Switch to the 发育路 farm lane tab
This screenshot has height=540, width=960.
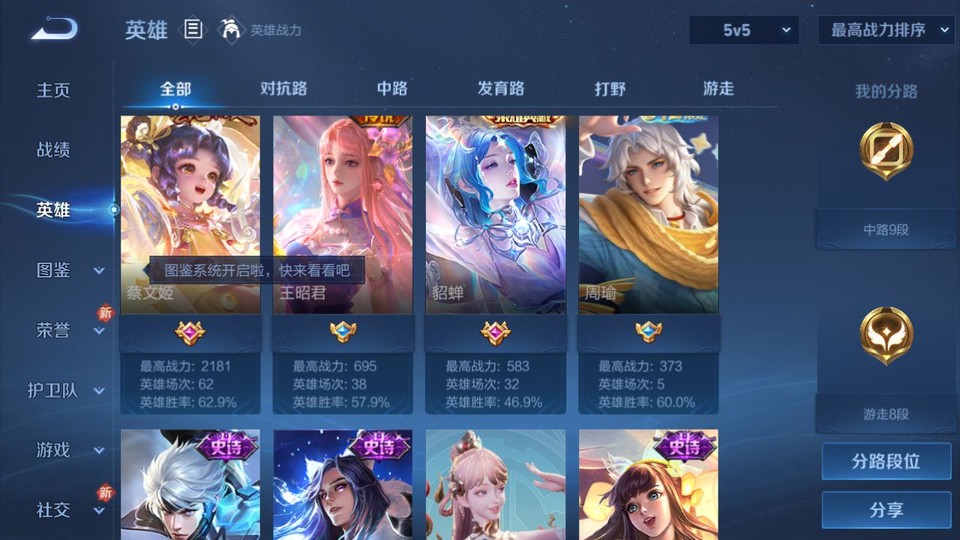[501, 88]
